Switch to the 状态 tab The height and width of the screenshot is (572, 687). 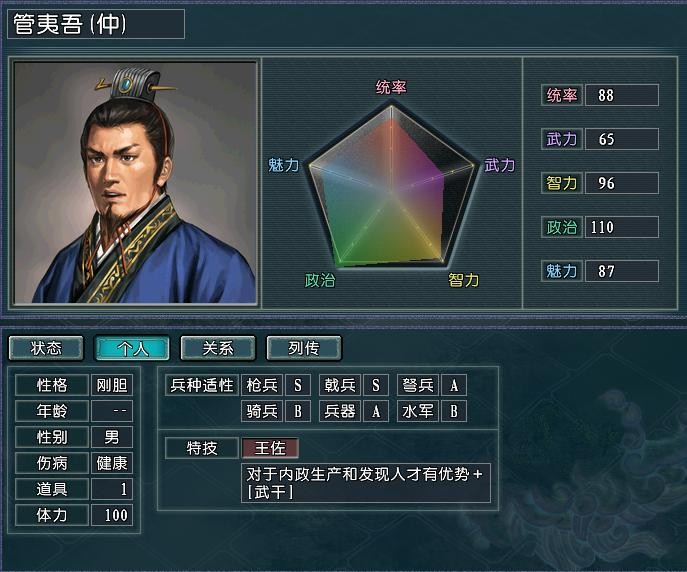(x=46, y=348)
